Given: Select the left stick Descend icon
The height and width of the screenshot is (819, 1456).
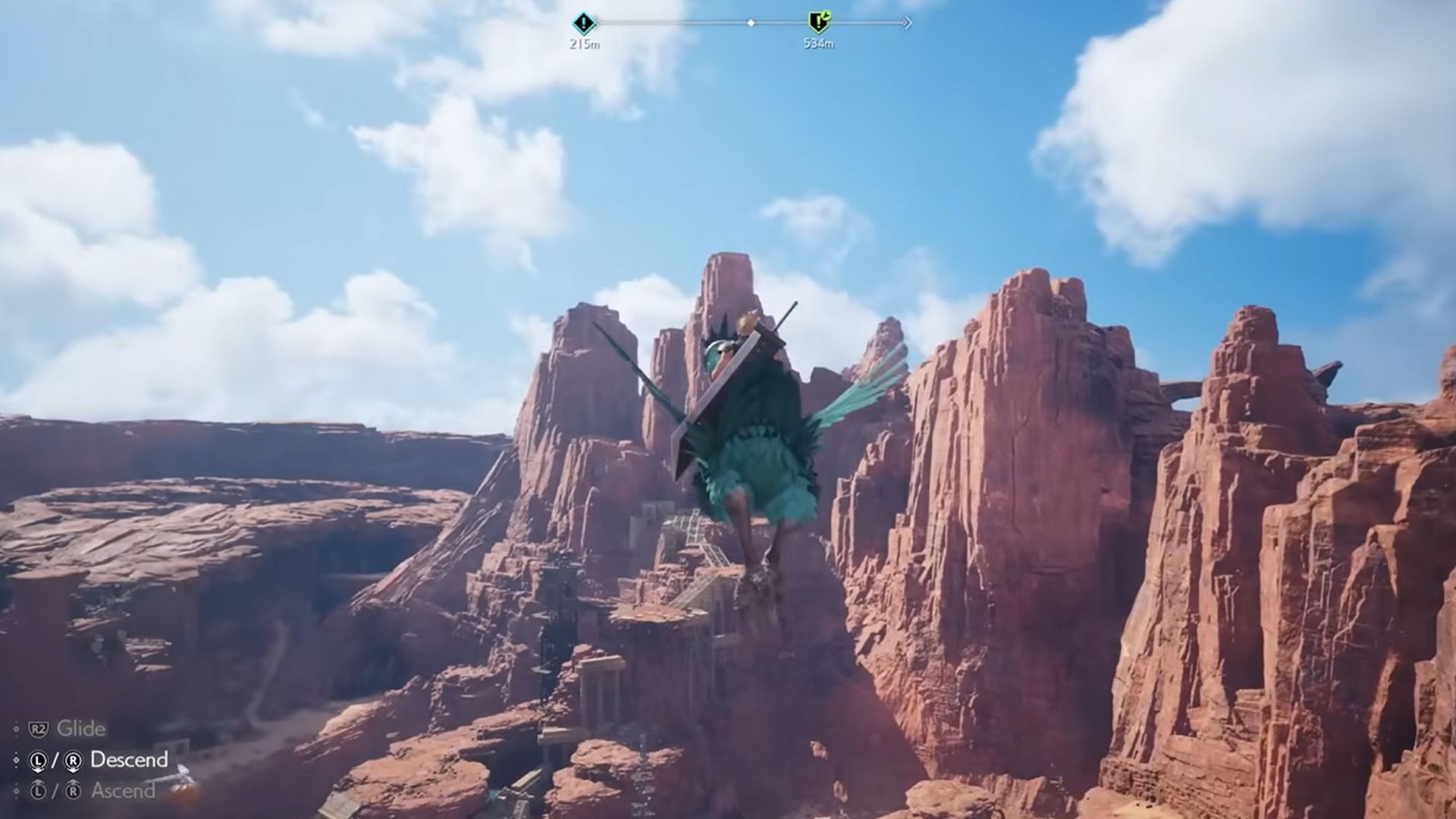Looking at the screenshot, I should click(x=38, y=761).
